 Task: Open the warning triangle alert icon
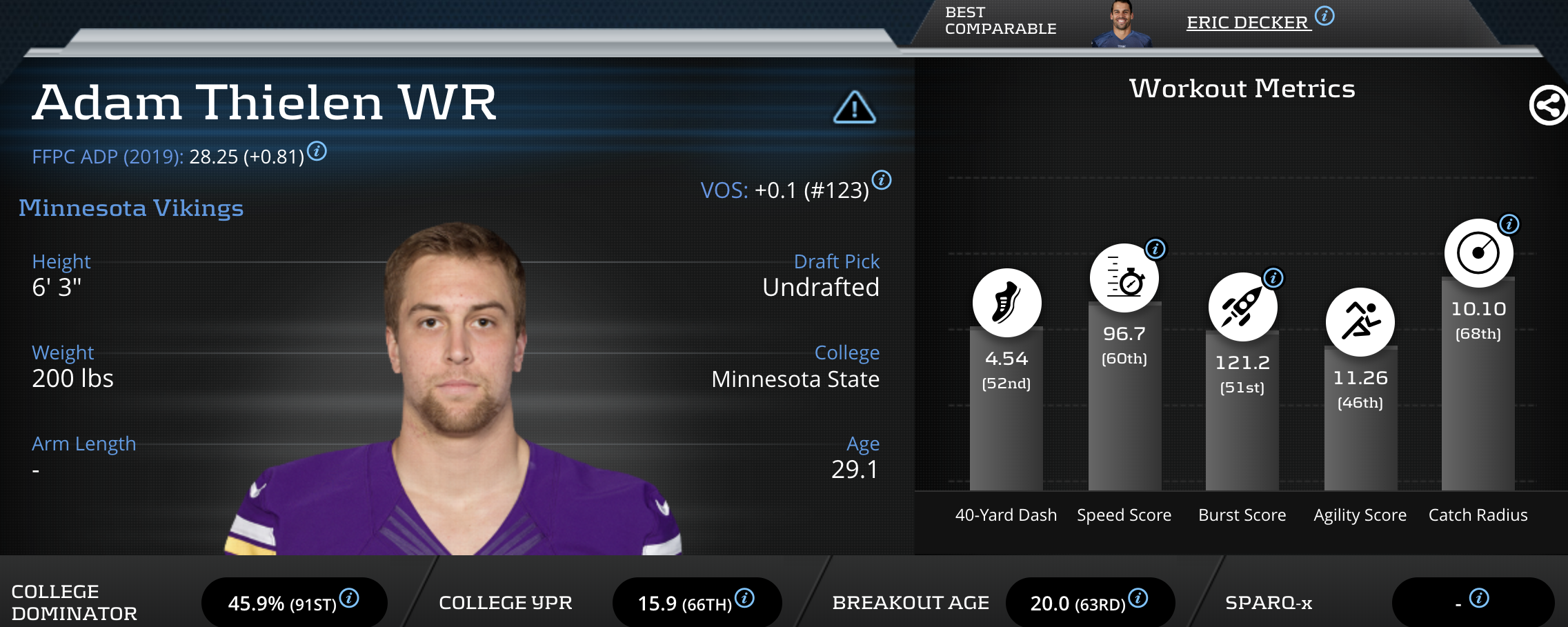tap(854, 108)
